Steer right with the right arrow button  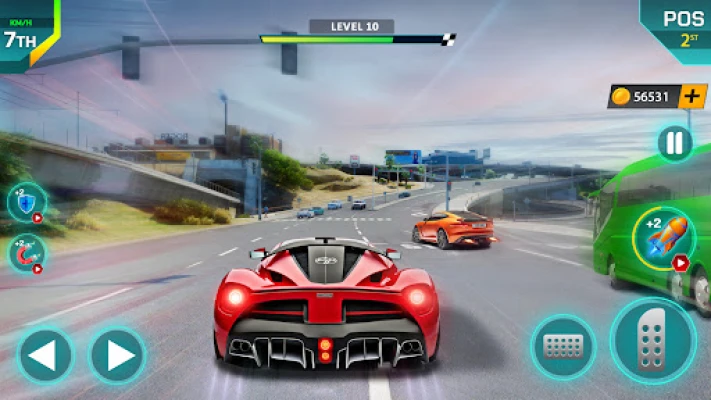(x=118, y=355)
